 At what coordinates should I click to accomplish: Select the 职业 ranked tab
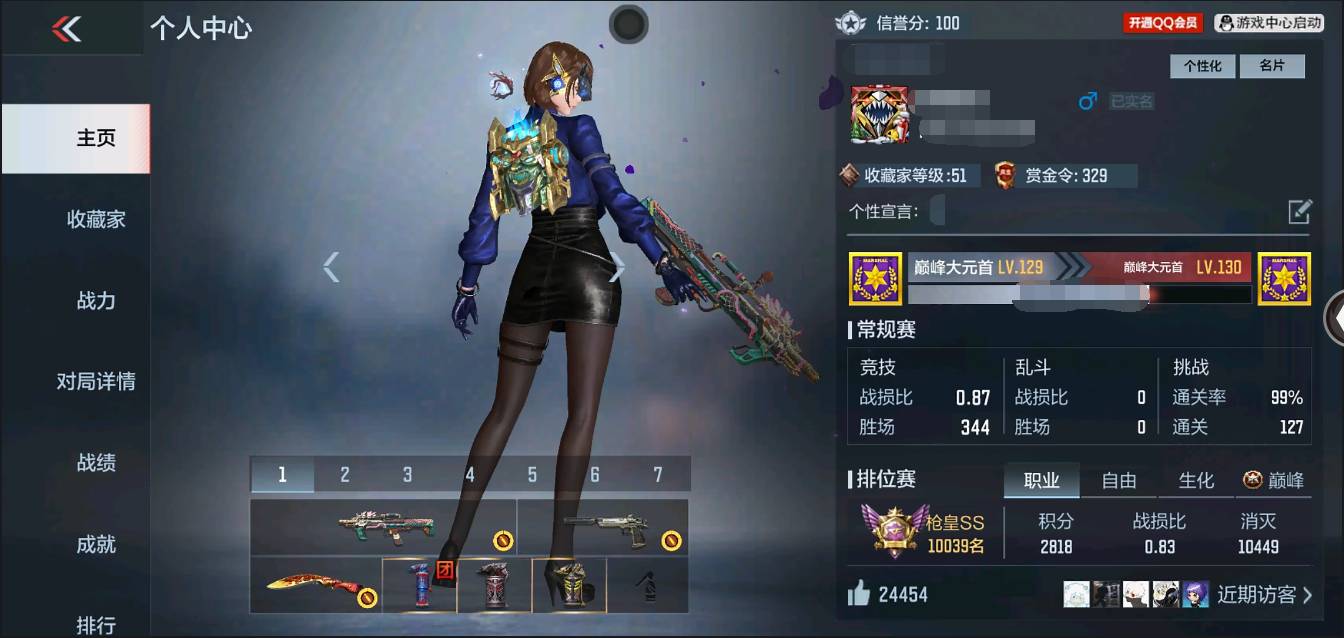[1041, 481]
